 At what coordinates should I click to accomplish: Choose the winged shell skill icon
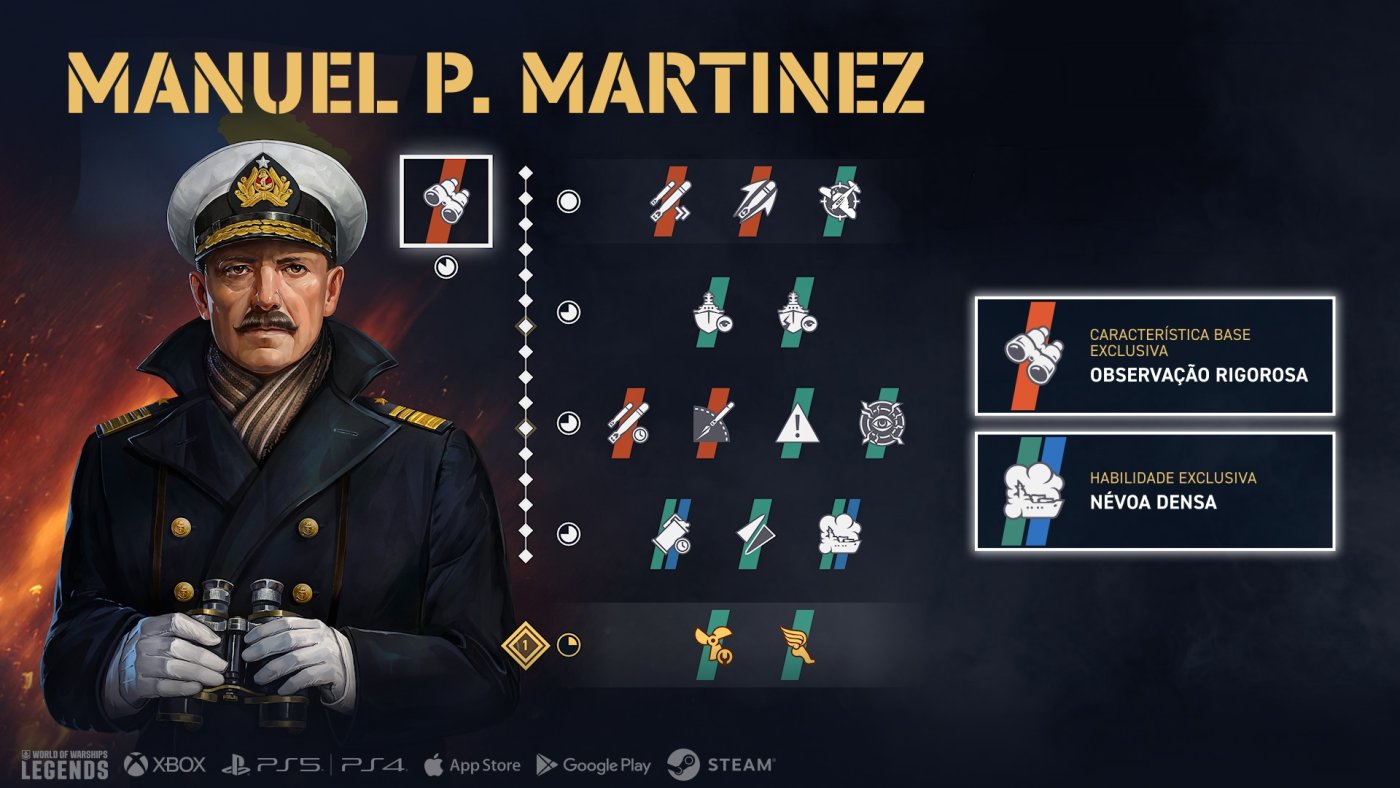[753, 201]
